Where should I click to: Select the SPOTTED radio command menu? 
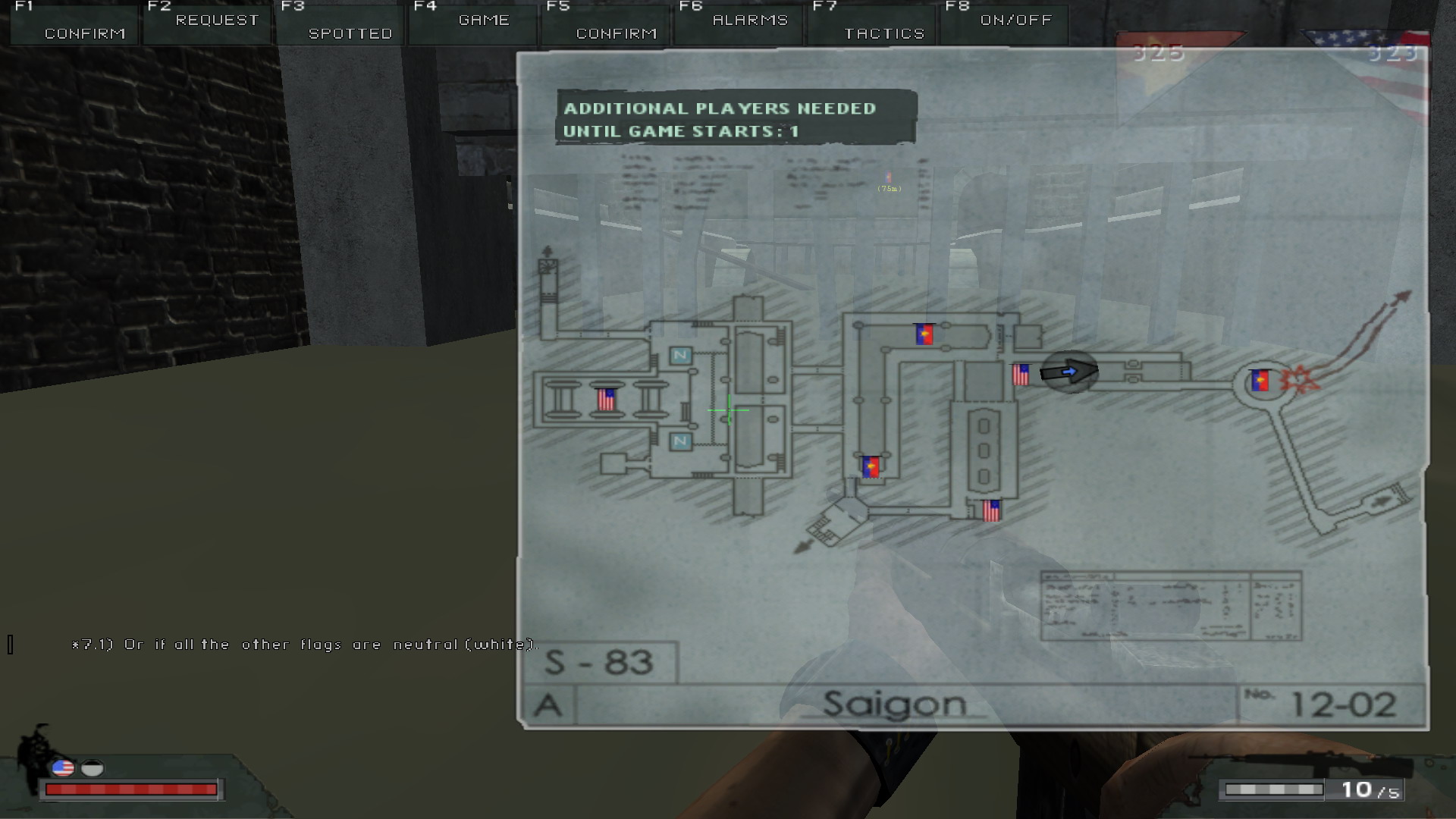tap(340, 23)
